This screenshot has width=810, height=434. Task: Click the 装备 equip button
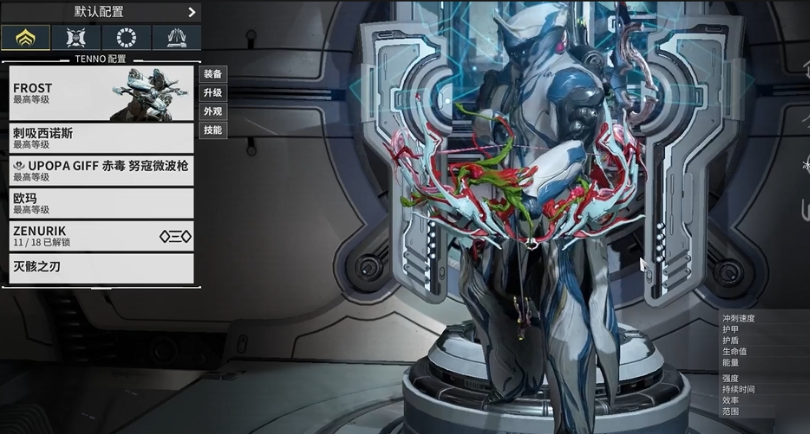click(213, 74)
